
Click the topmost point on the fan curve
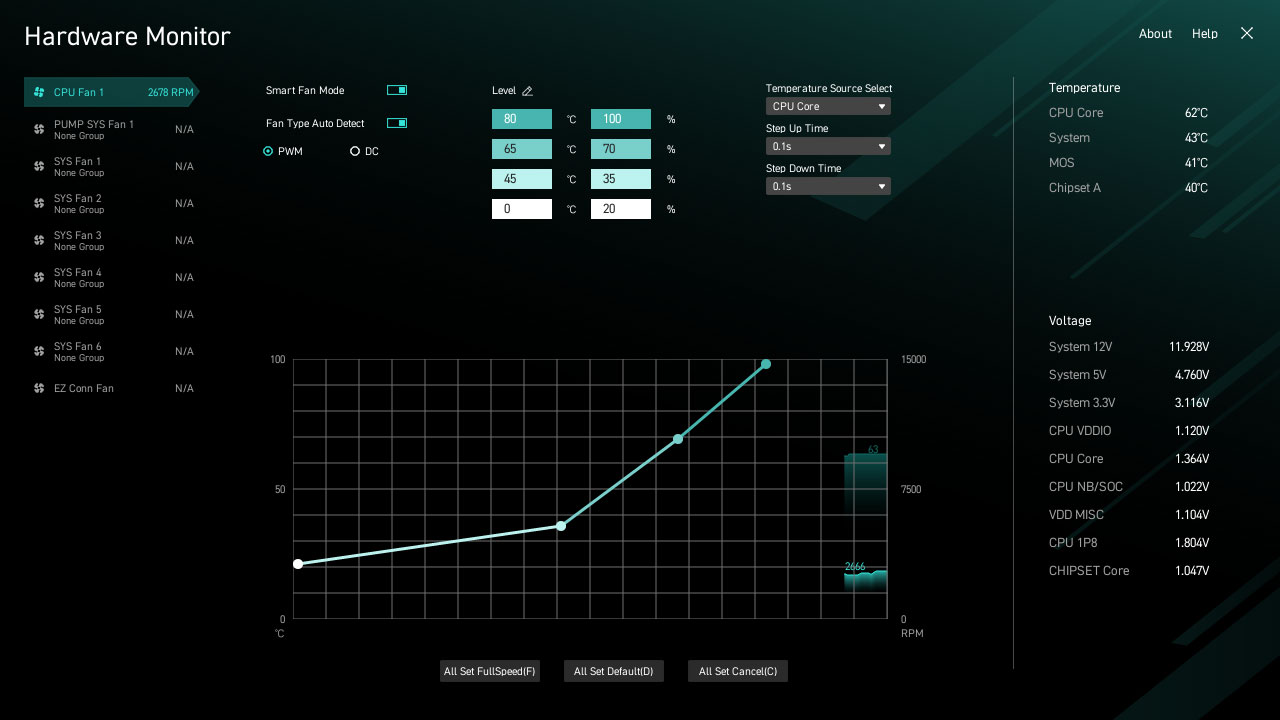pos(765,364)
